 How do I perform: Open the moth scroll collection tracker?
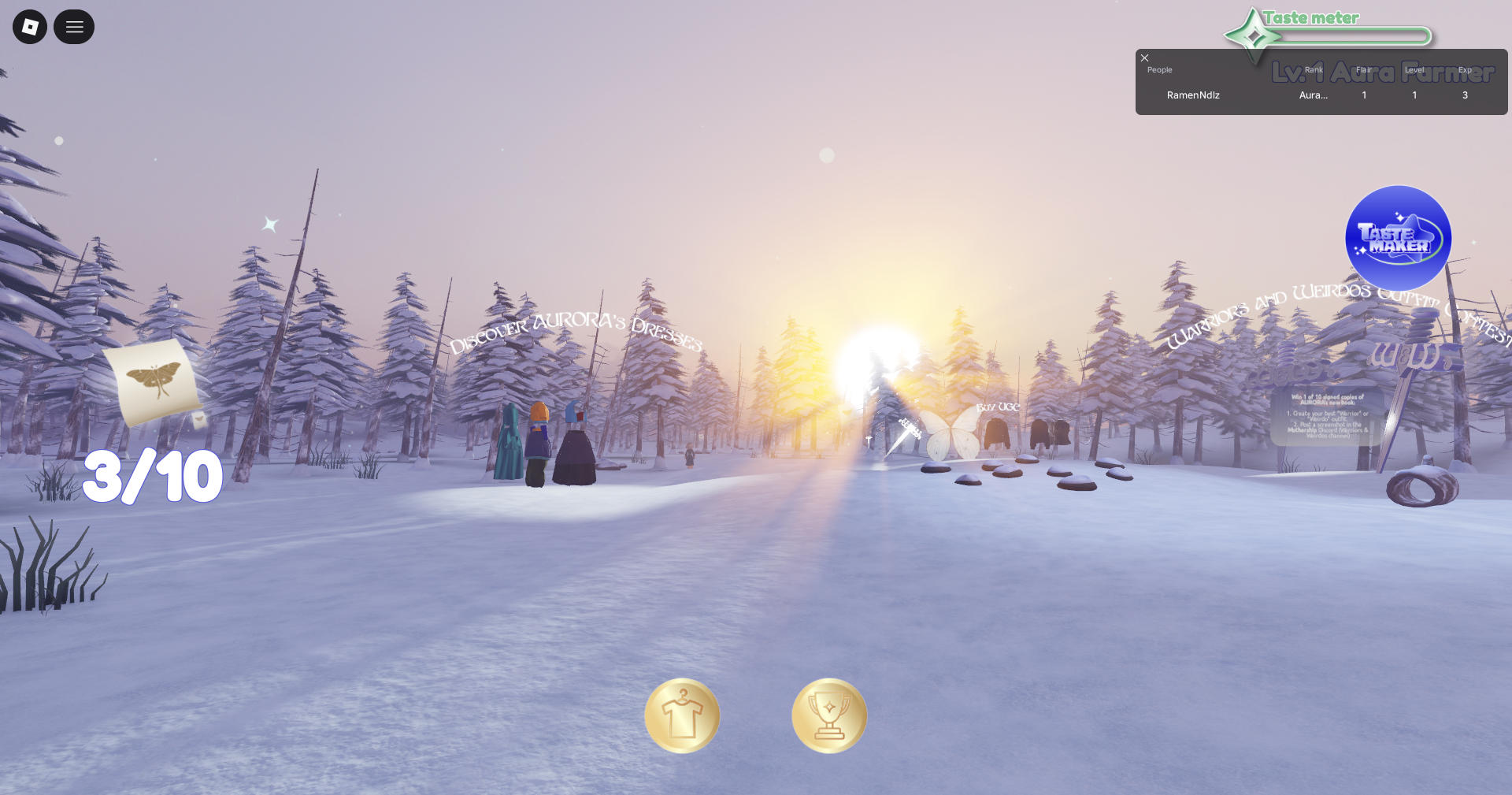pyautogui.click(x=154, y=382)
